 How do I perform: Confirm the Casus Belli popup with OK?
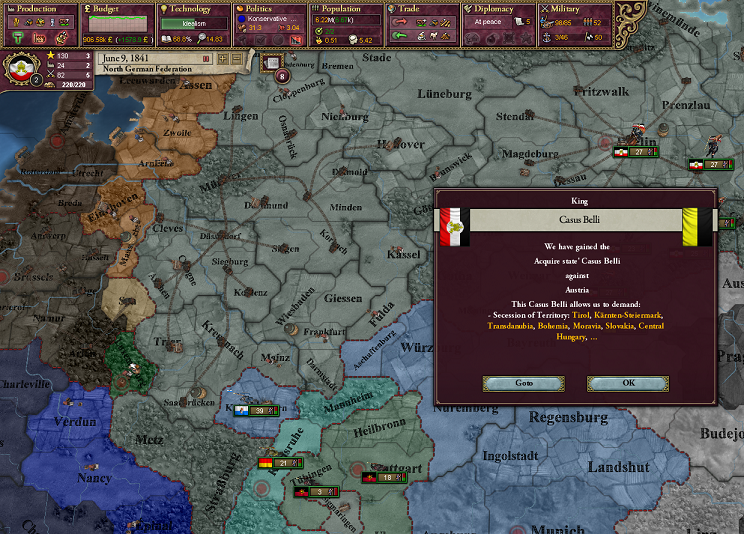627,383
